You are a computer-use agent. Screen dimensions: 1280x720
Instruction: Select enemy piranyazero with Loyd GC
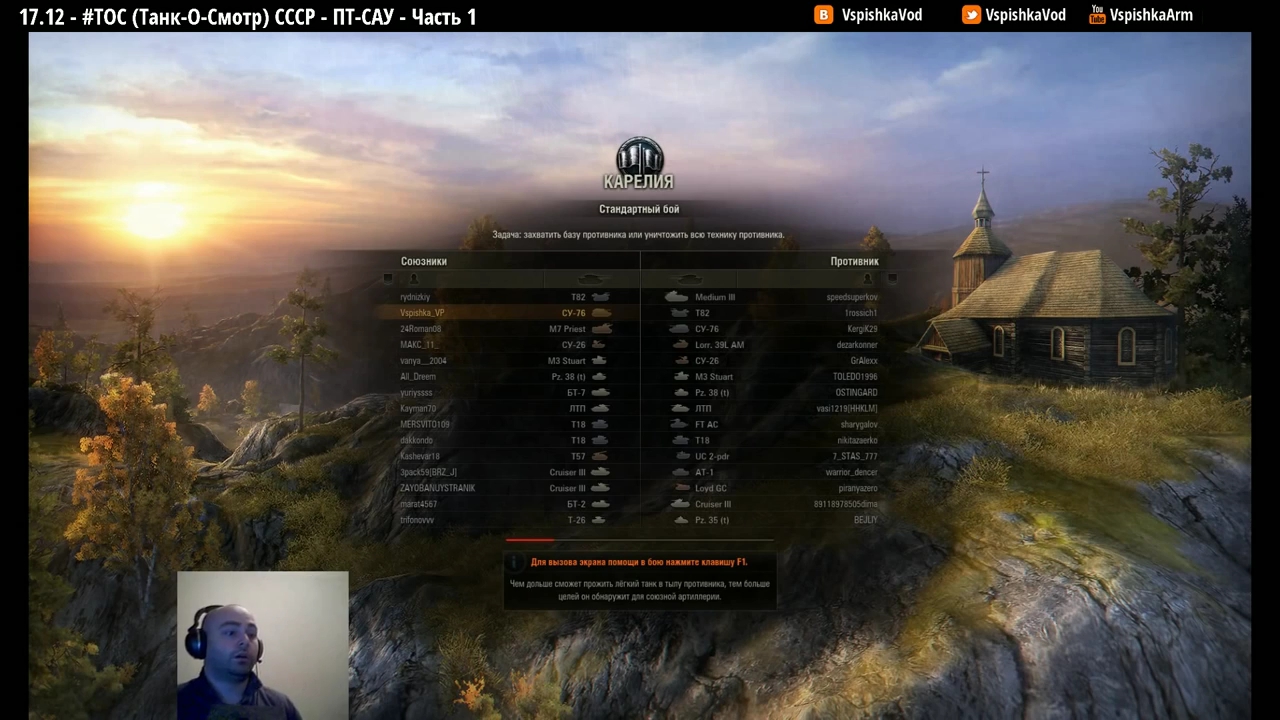tap(772, 488)
